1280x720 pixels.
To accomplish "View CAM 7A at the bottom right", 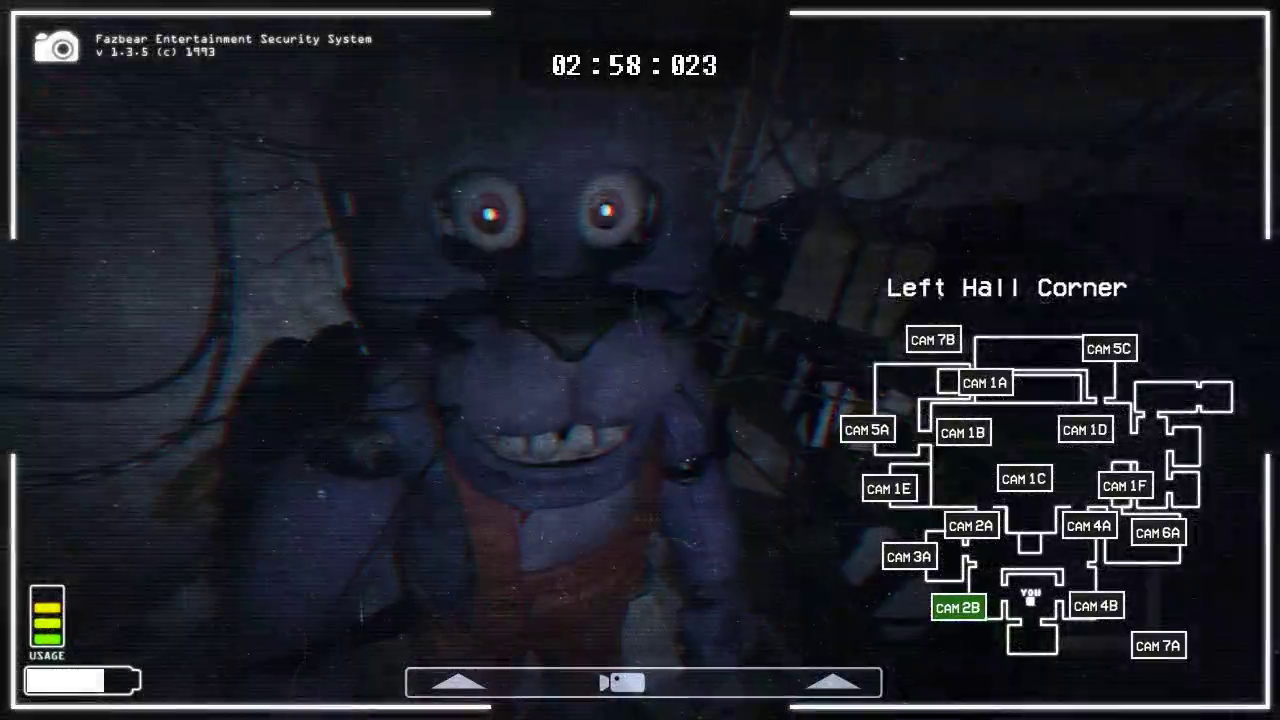I will tap(1158, 645).
